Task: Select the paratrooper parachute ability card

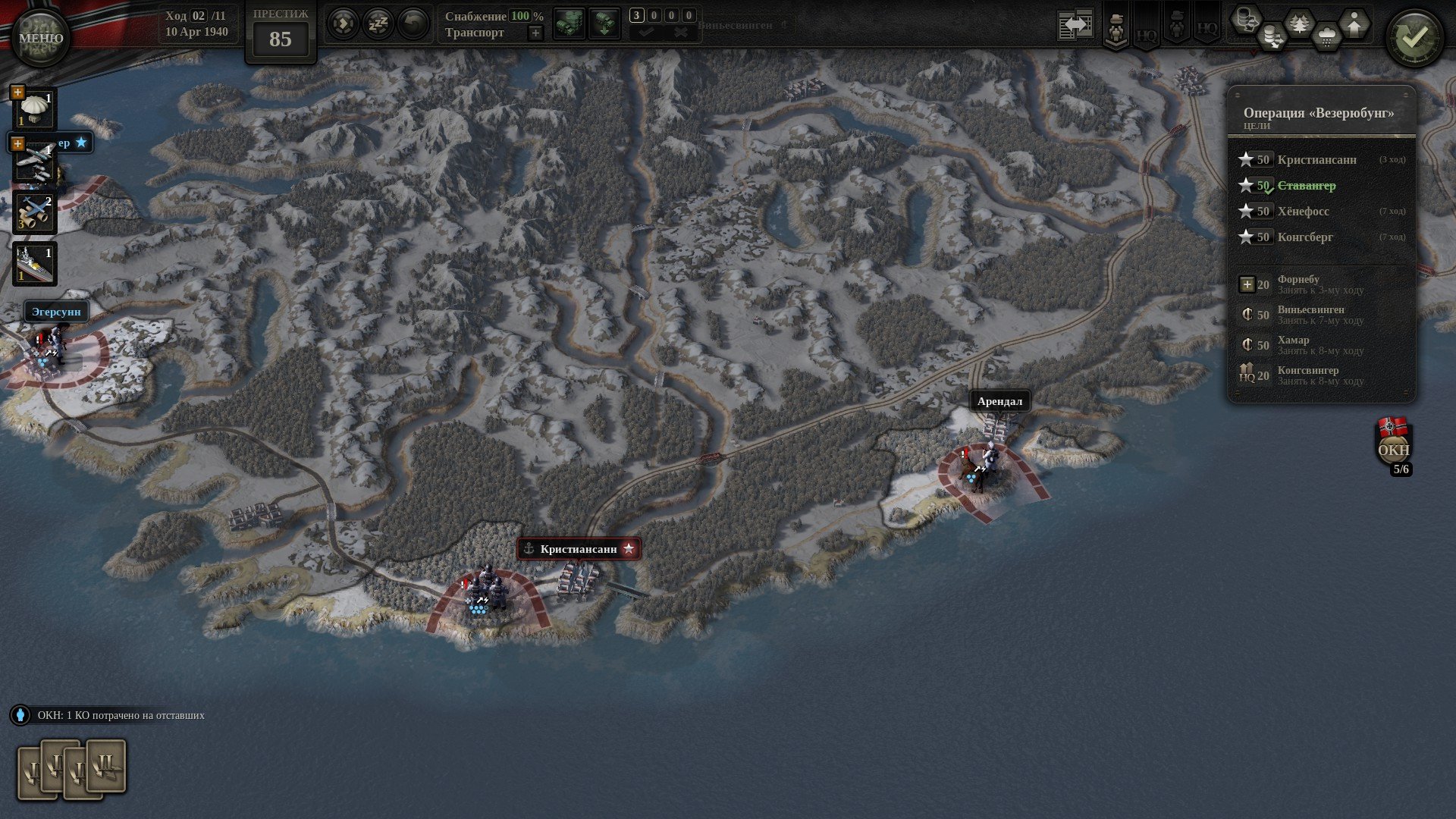Action: tap(35, 109)
